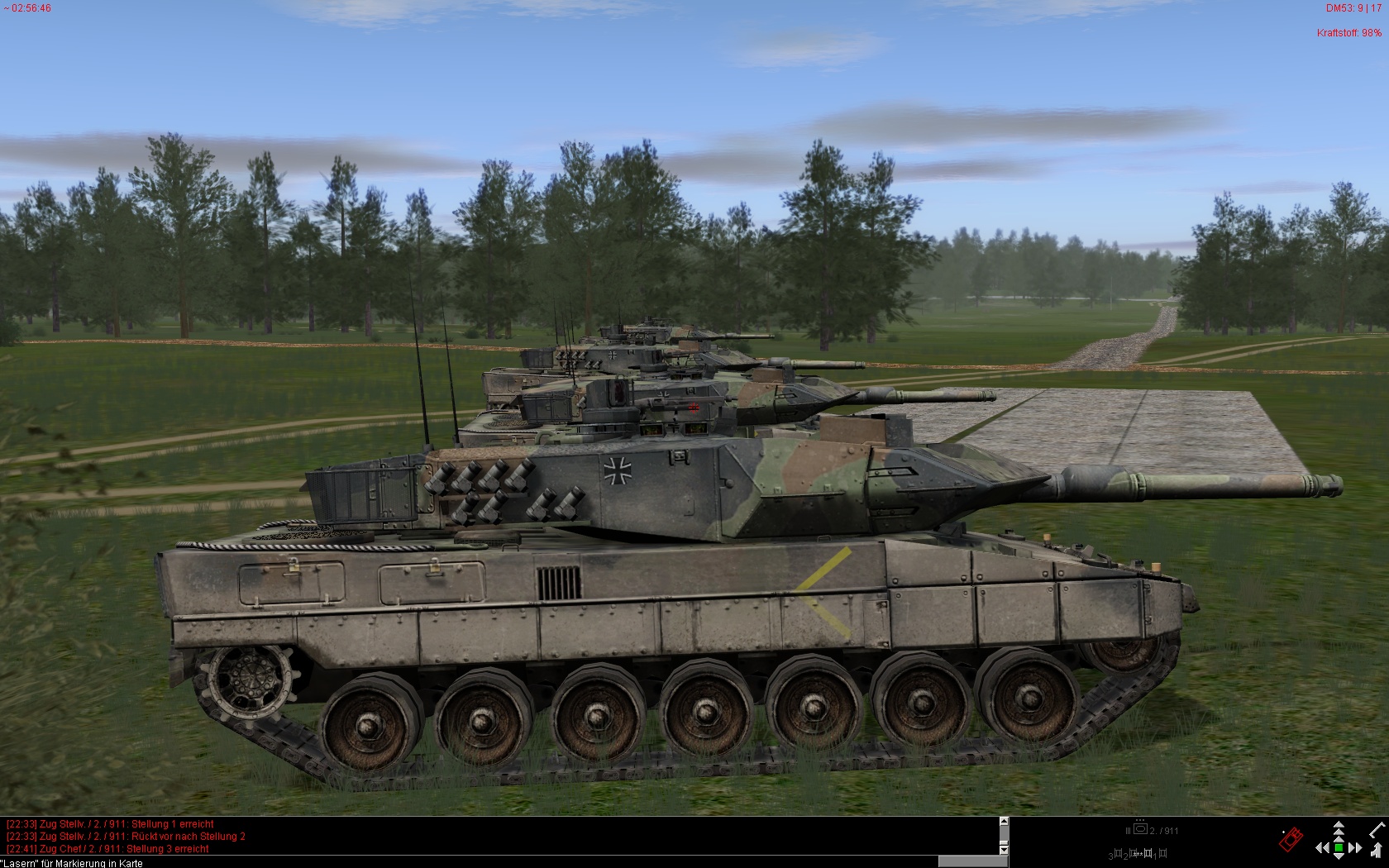The image size is (1389, 868).
Task: Click the double right arrow turn control
Action: (x=1354, y=848)
